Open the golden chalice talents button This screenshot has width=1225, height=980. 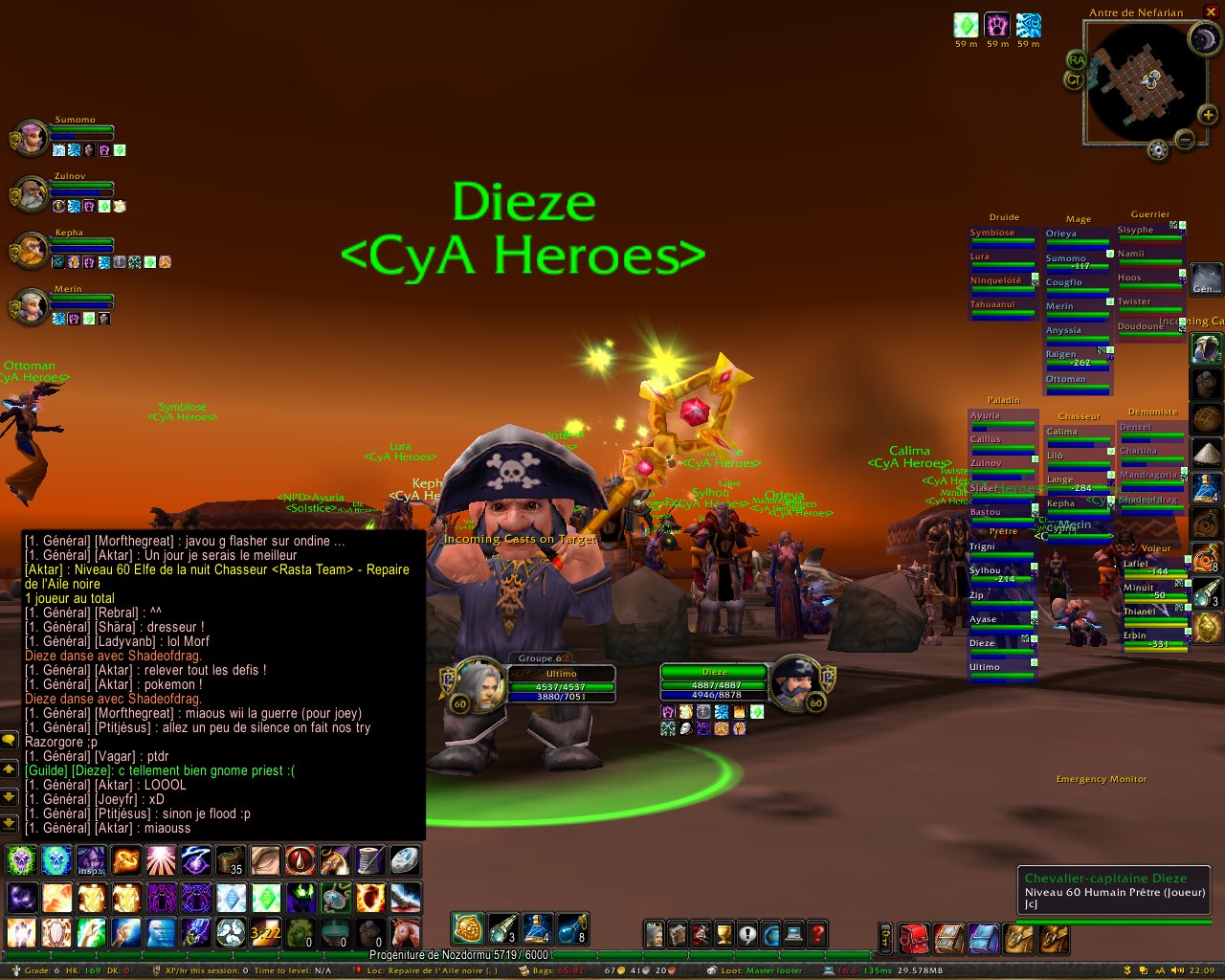[724, 934]
